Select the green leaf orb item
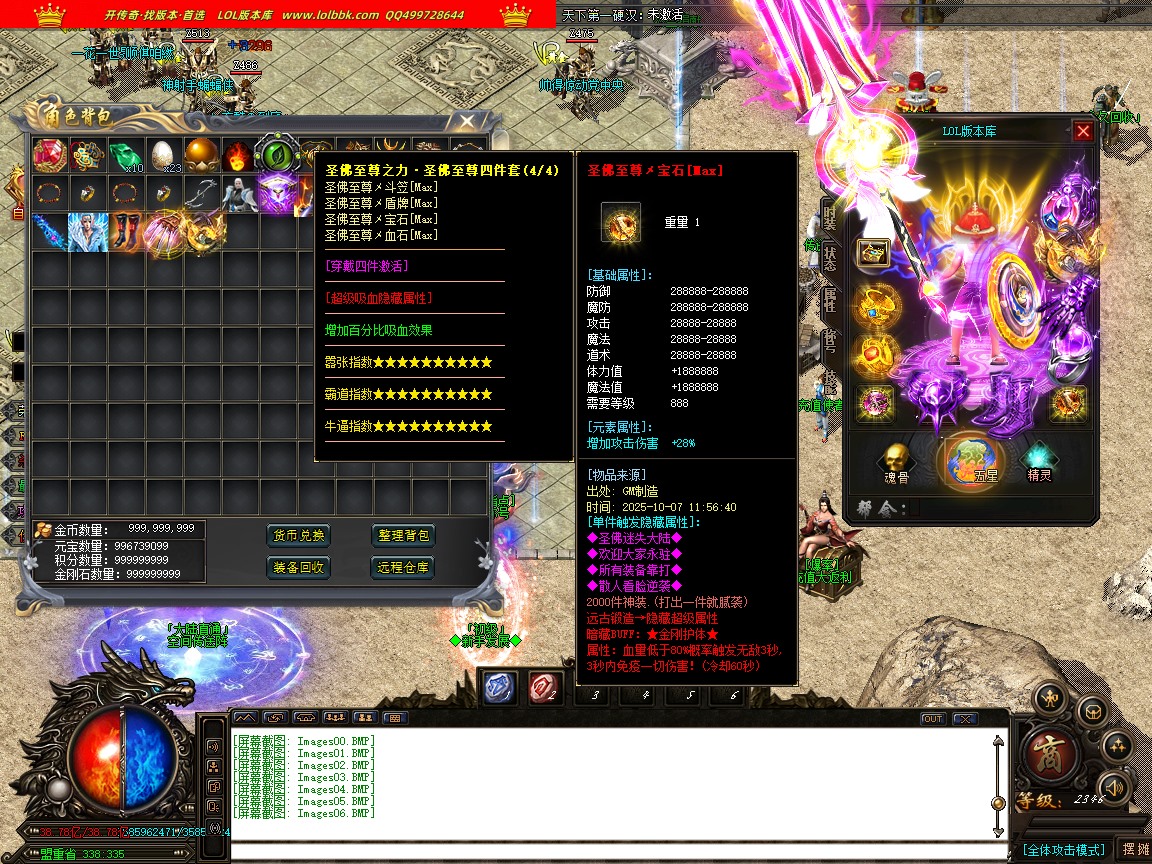This screenshot has width=1152, height=864. coord(274,156)
